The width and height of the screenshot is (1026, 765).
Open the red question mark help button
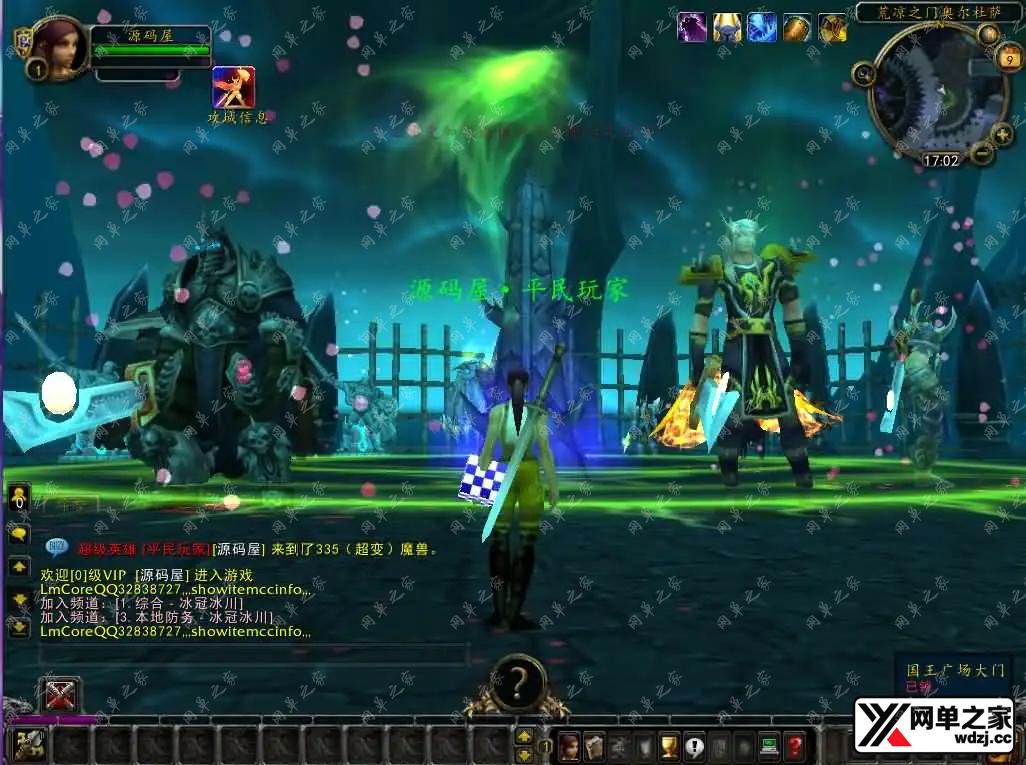point(794,745)
